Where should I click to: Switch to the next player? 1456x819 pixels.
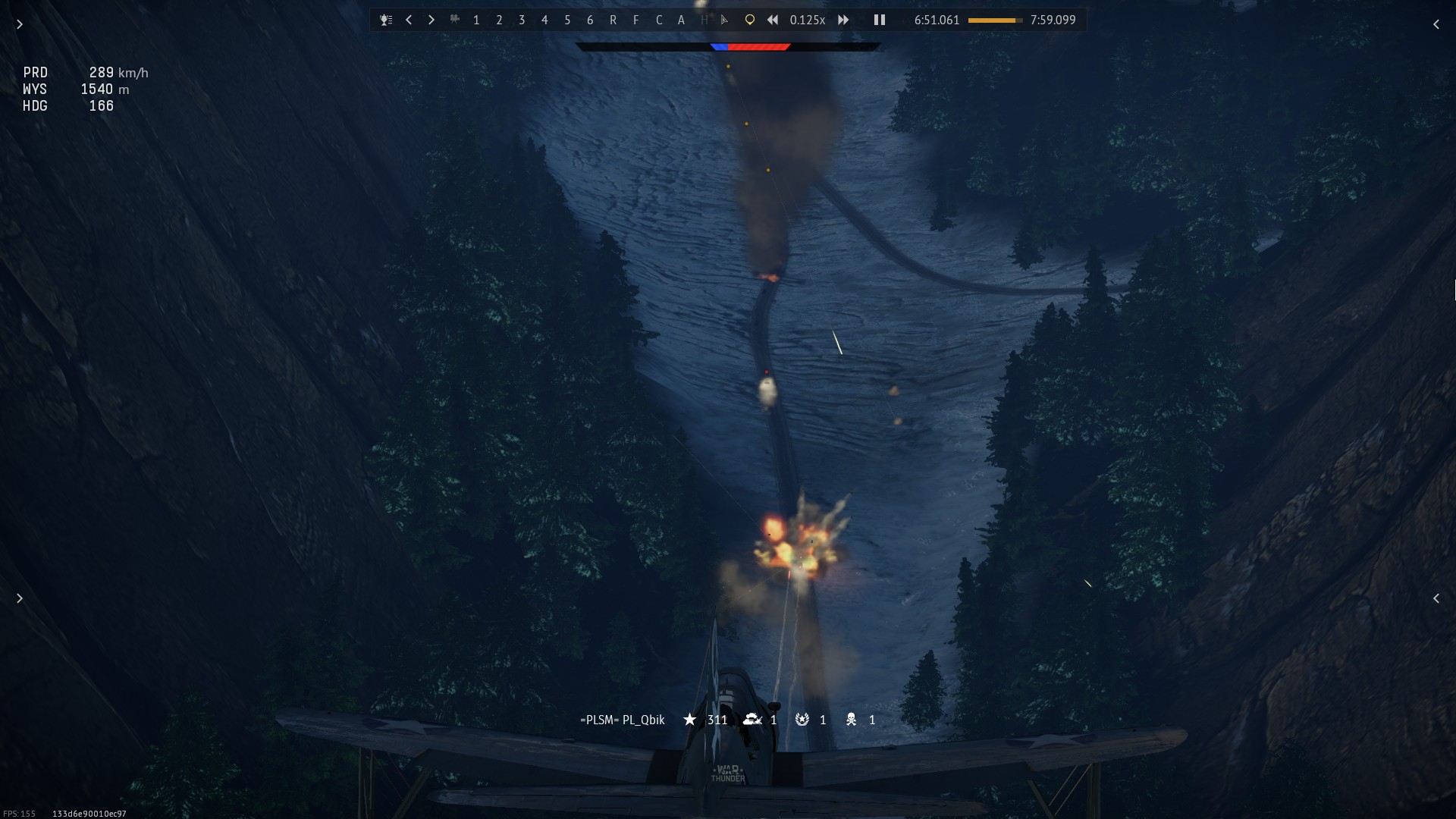click(431, 20)
